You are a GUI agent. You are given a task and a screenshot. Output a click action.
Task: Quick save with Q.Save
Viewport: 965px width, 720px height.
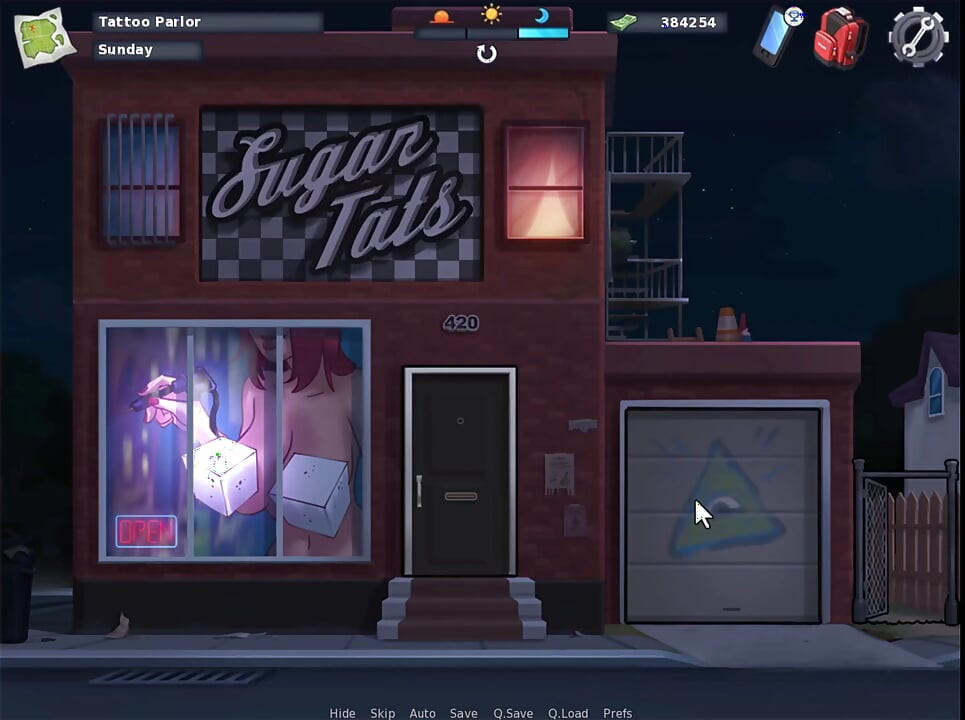(x=513, y=713)
